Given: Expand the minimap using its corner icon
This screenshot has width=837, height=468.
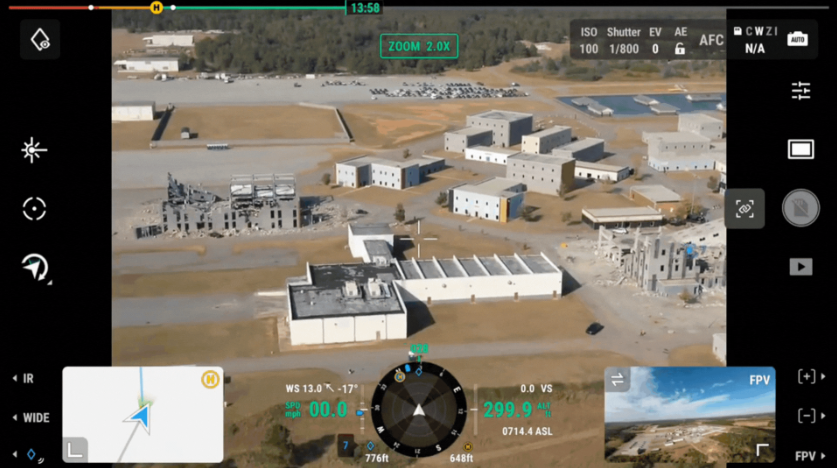Looking at the screenshot, I should (x=76, y=449).
